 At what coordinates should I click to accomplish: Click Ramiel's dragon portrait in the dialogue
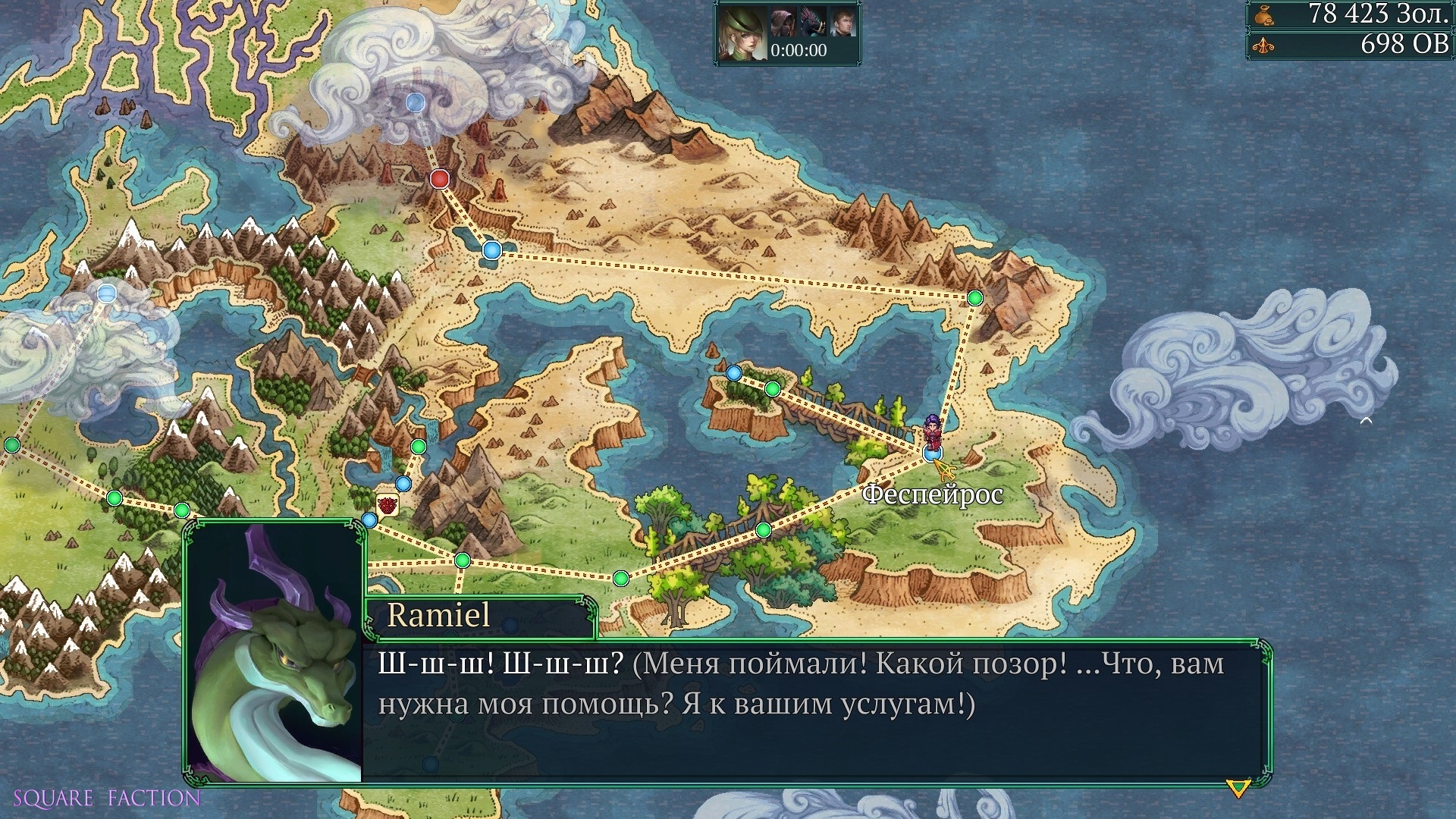tap(274, 654)
